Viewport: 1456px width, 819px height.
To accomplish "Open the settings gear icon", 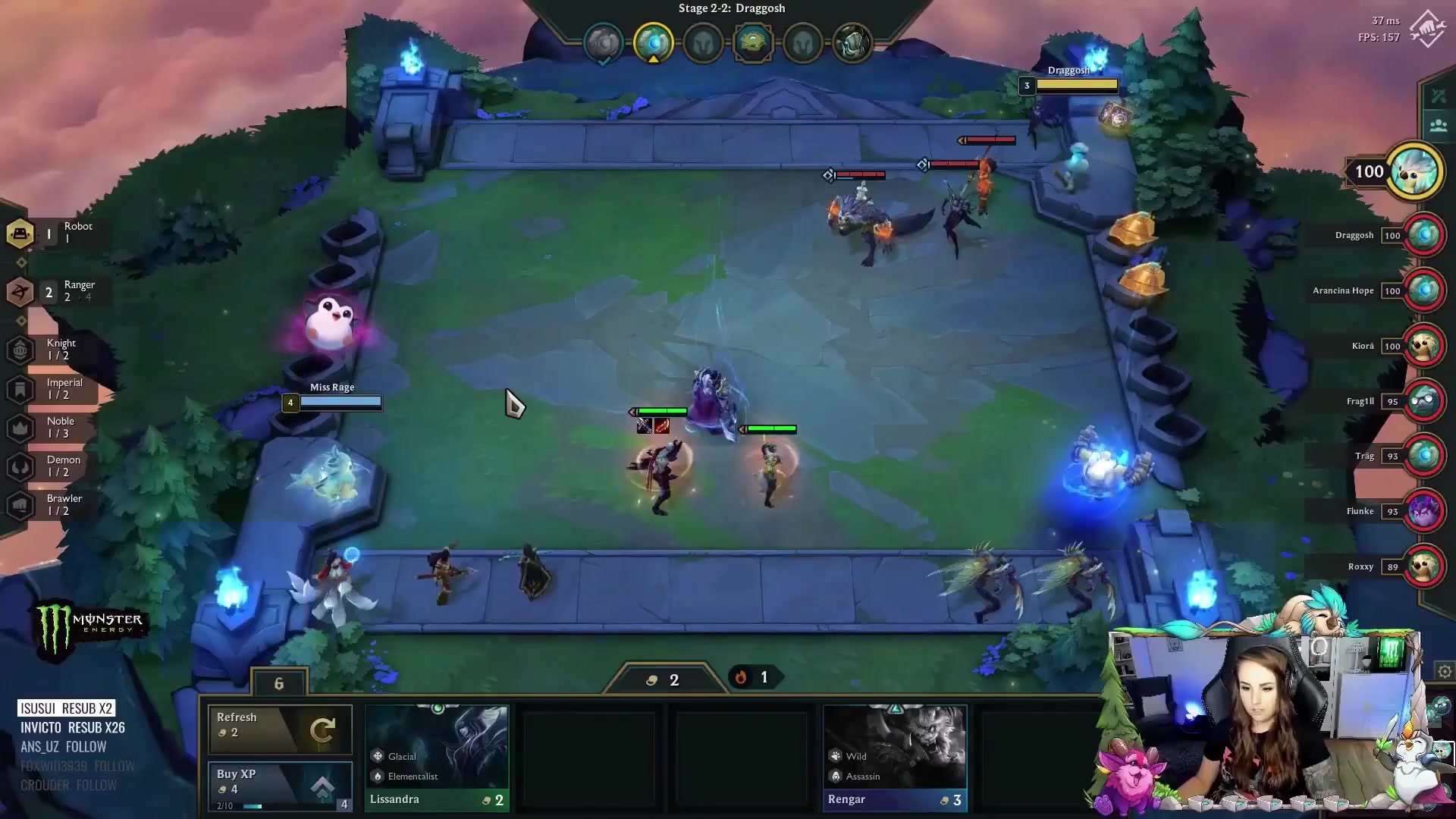I will [x=1445, y=671].
